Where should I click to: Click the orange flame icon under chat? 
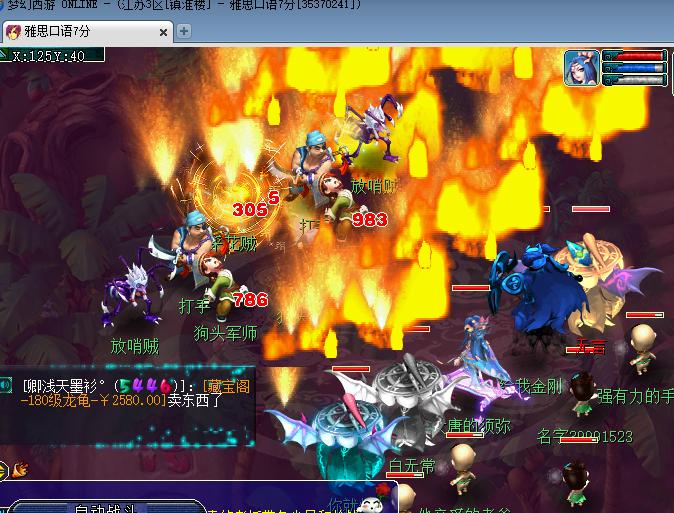tap(20, 467)
